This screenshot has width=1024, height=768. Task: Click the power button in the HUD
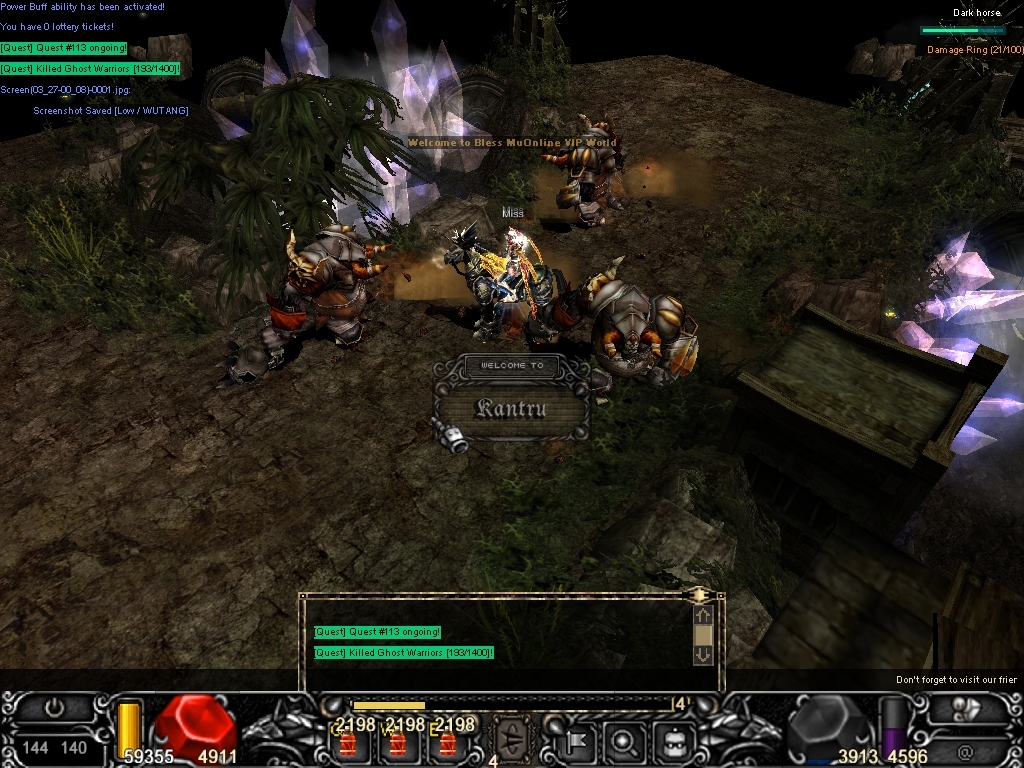pos(55,708)
